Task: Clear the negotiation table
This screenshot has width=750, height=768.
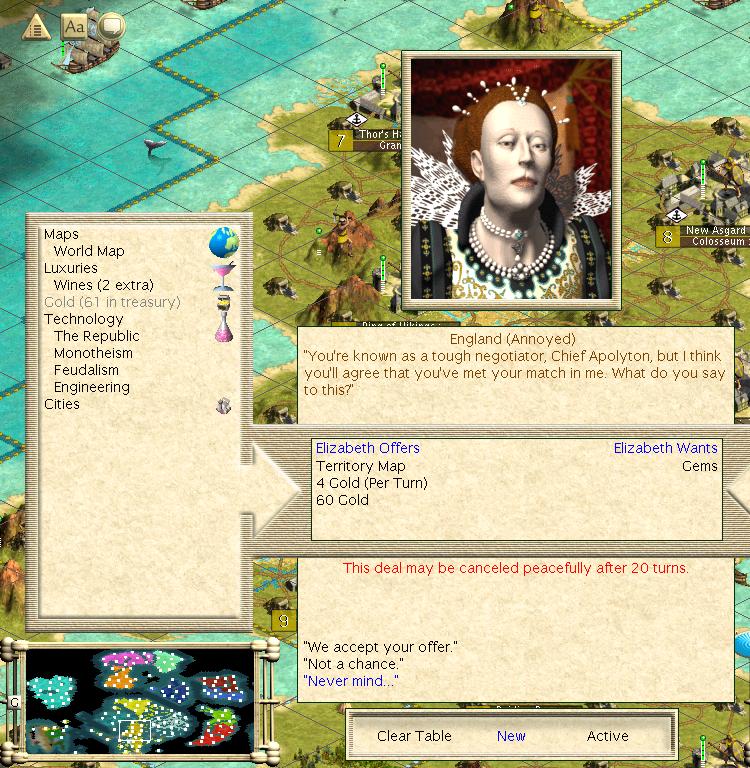Action: click(x=414, y=736)
